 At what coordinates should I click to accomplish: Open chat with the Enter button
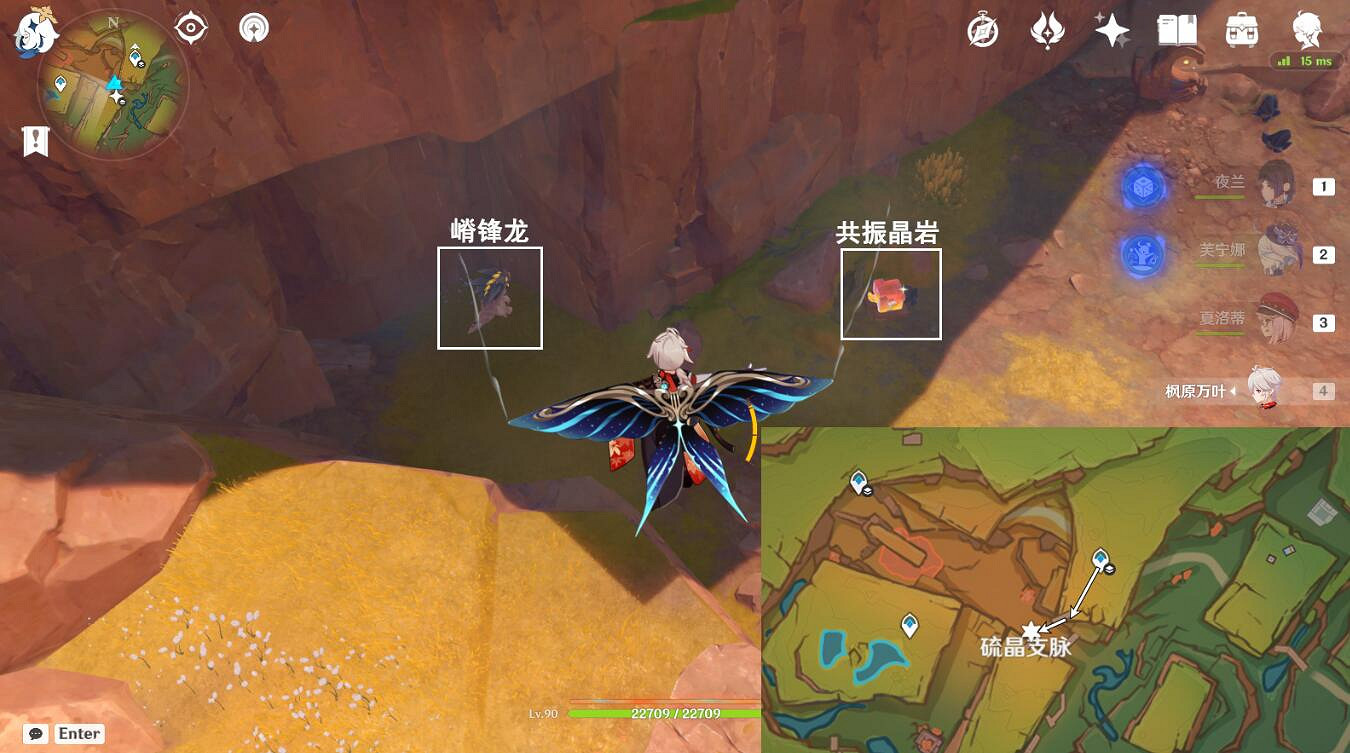[x=78, y=733]
